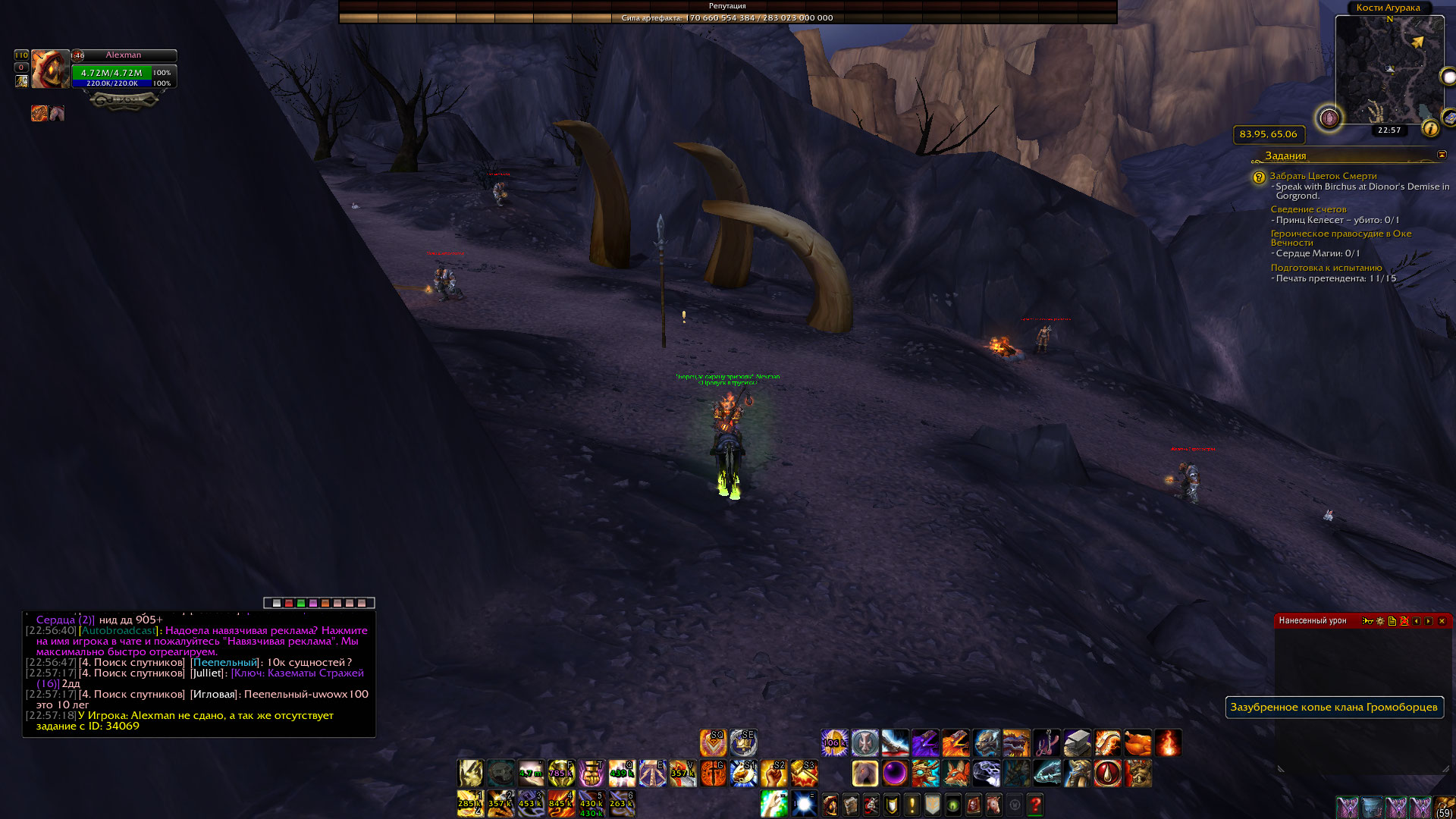Use the fishing hook ability icon
Screen dimensions: 1456x819
click(1046, 743)
